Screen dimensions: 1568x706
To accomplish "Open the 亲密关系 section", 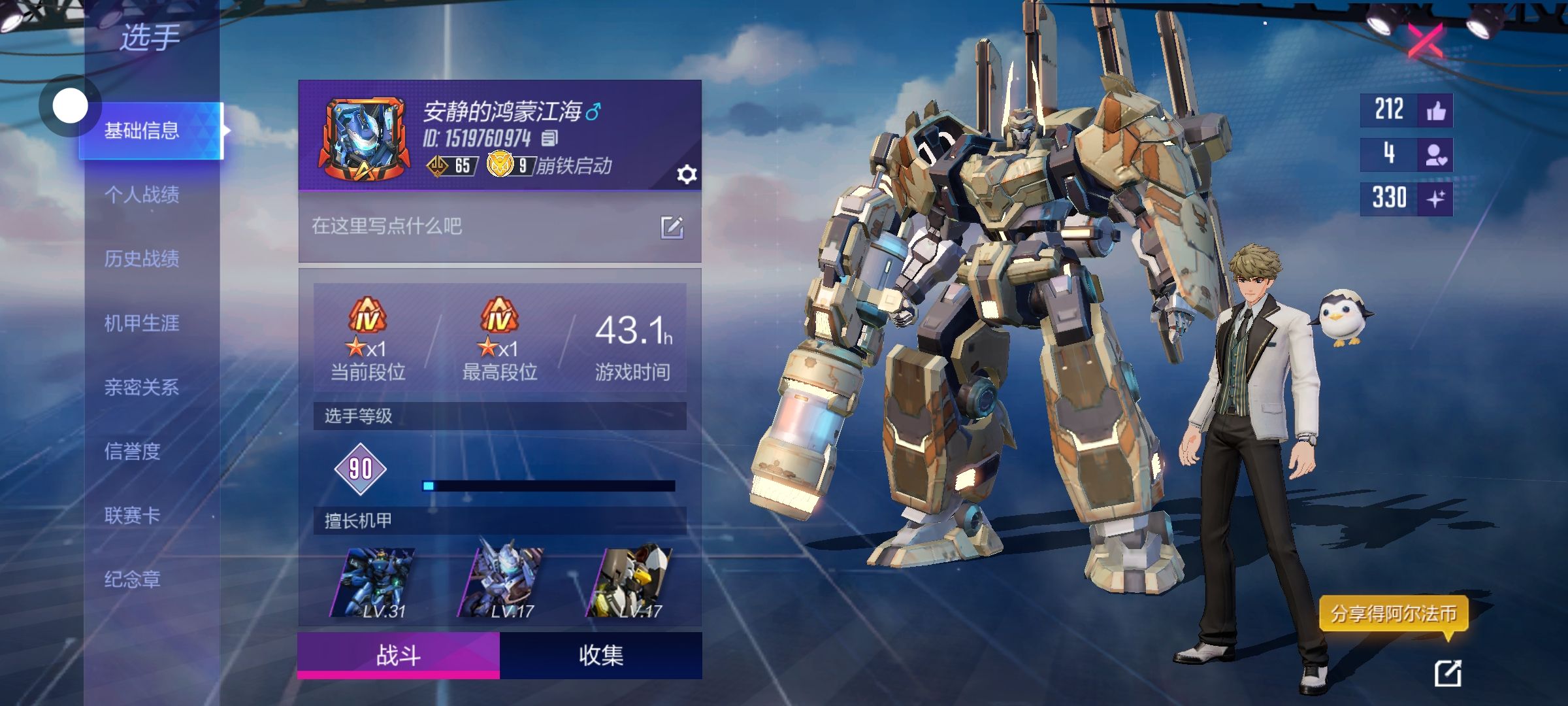I will click(x=142, y=387).
